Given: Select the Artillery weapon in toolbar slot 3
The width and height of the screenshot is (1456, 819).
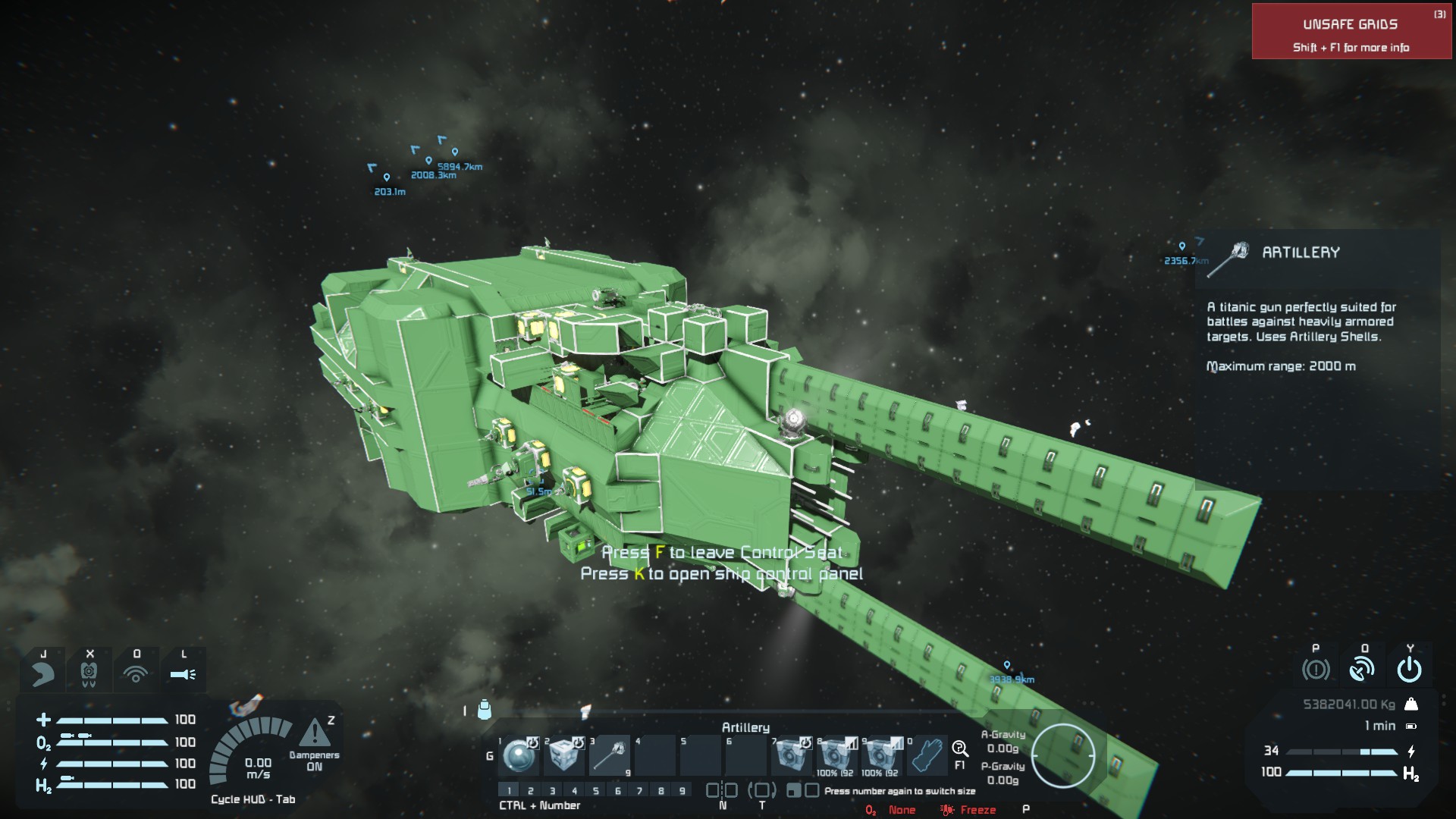Looking at the screenshot, I should point(610,755).
